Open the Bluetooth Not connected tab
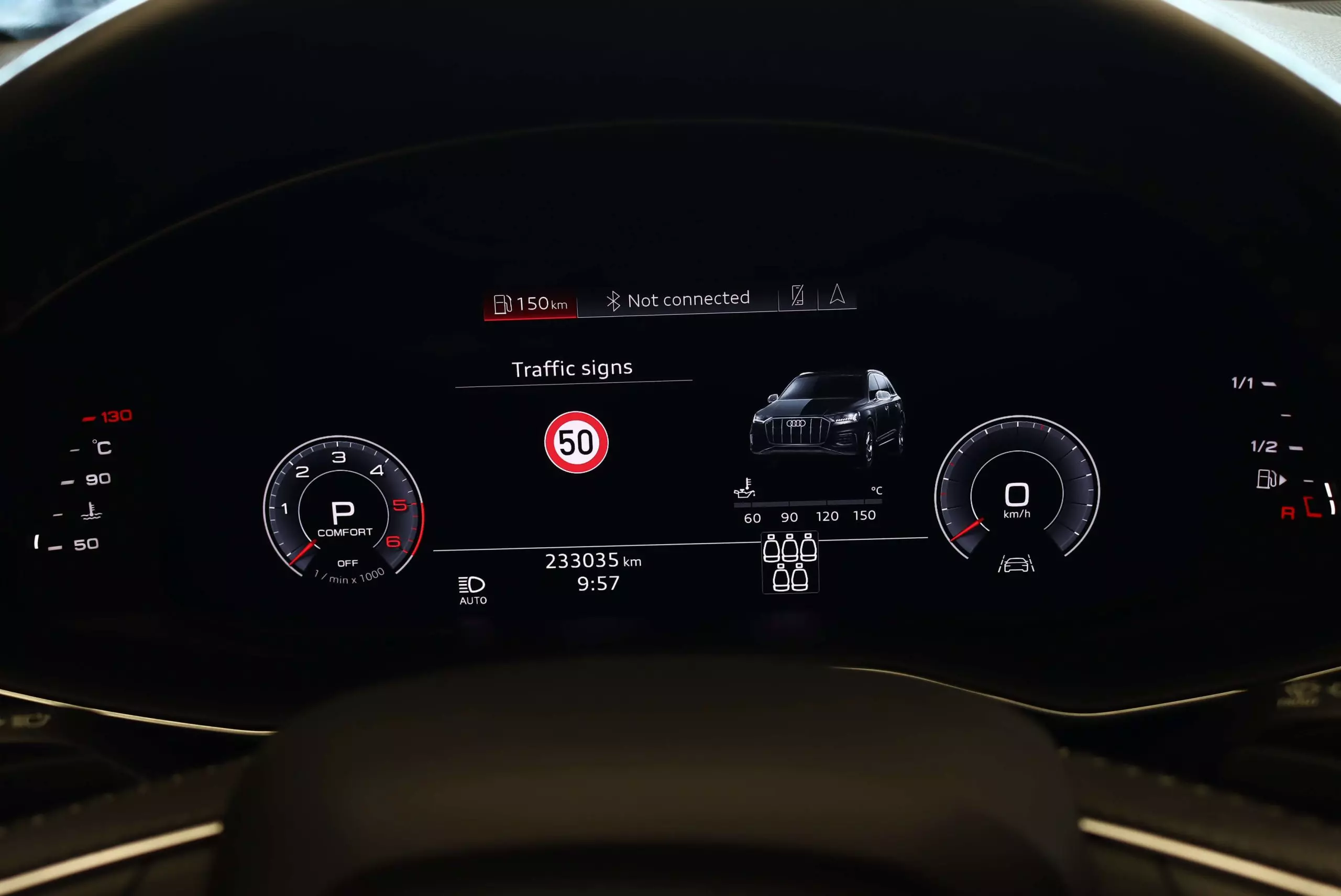The width and height of the screenshot is (1341, 896). [x=678, y=300]
